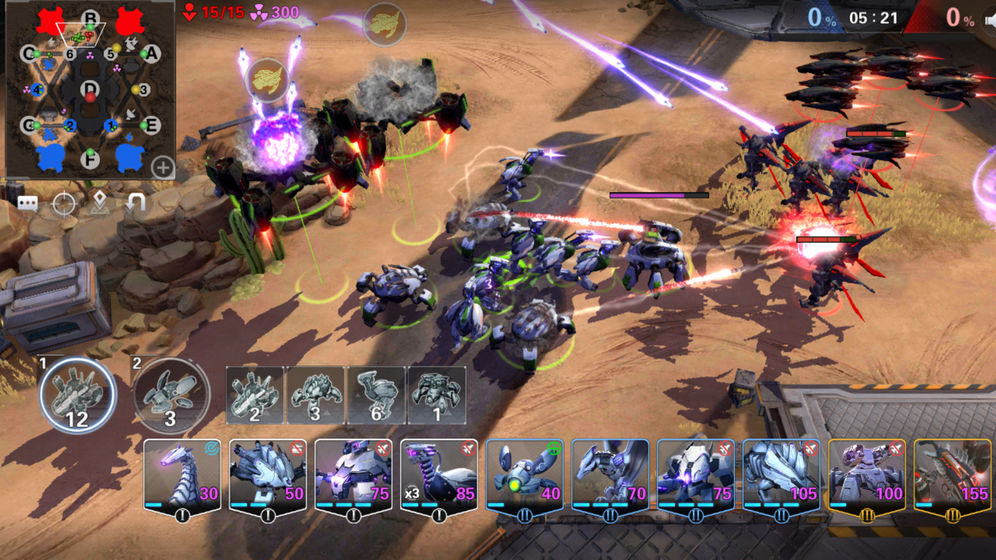Build the 155-cost tier III unit card

(x=951, y=478)
